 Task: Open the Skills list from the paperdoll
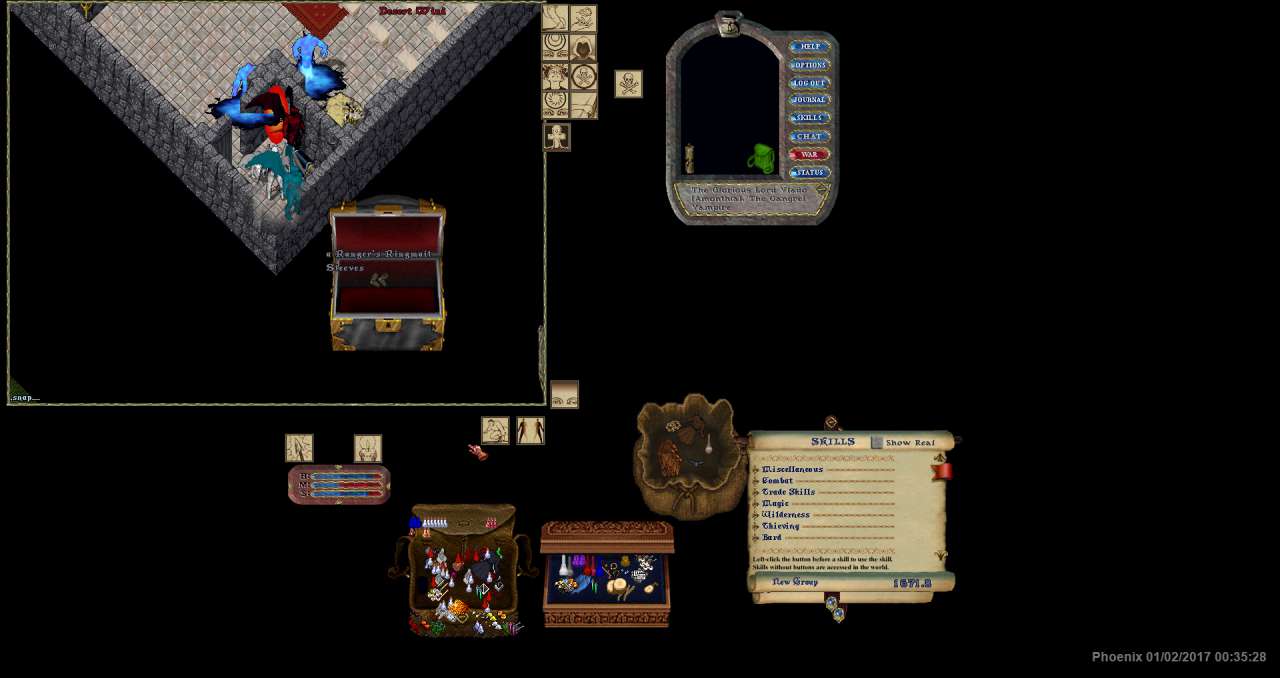pyautogui.click(x=809, y=118)
